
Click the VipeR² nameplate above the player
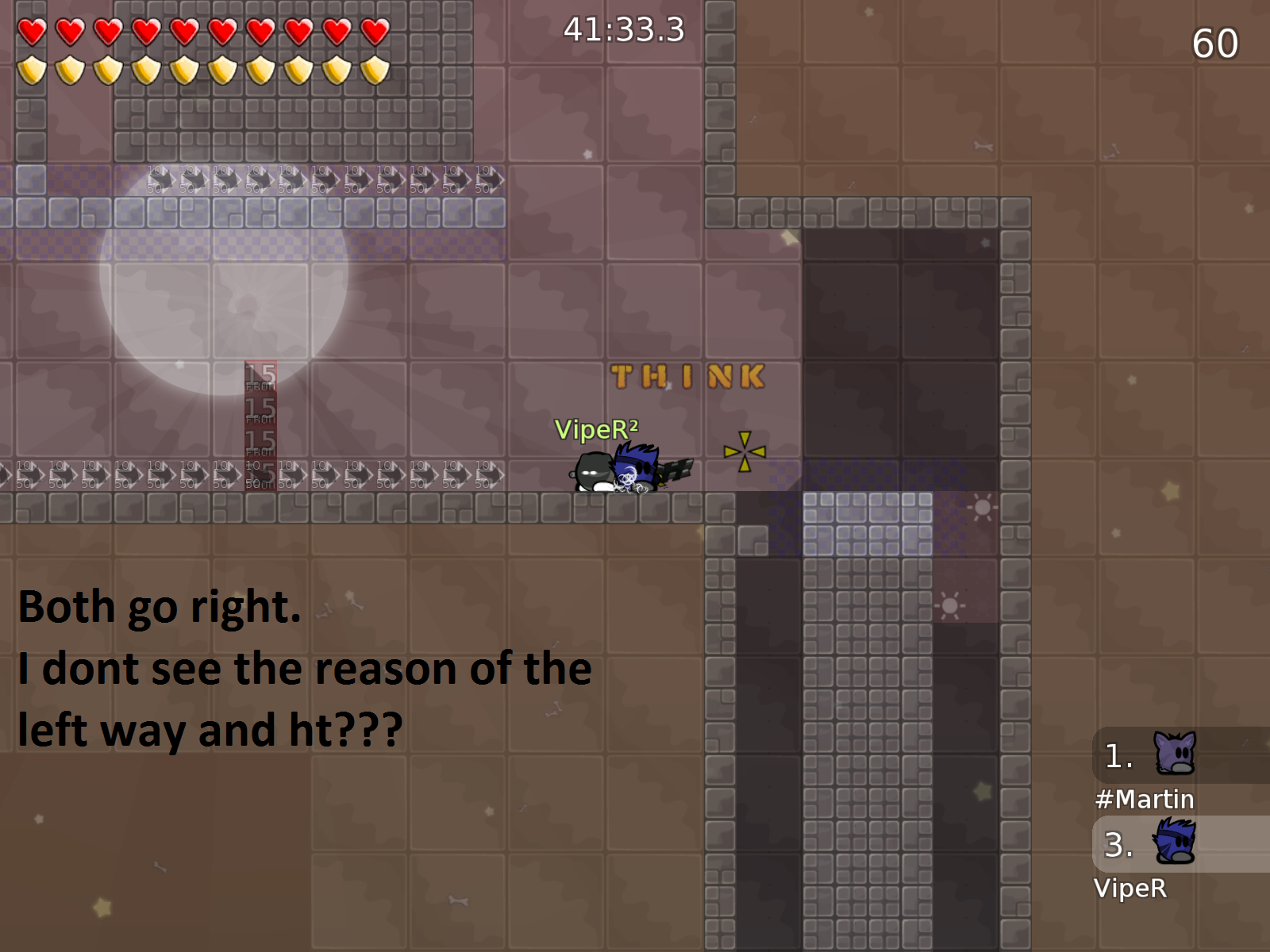tap(596, 429)
